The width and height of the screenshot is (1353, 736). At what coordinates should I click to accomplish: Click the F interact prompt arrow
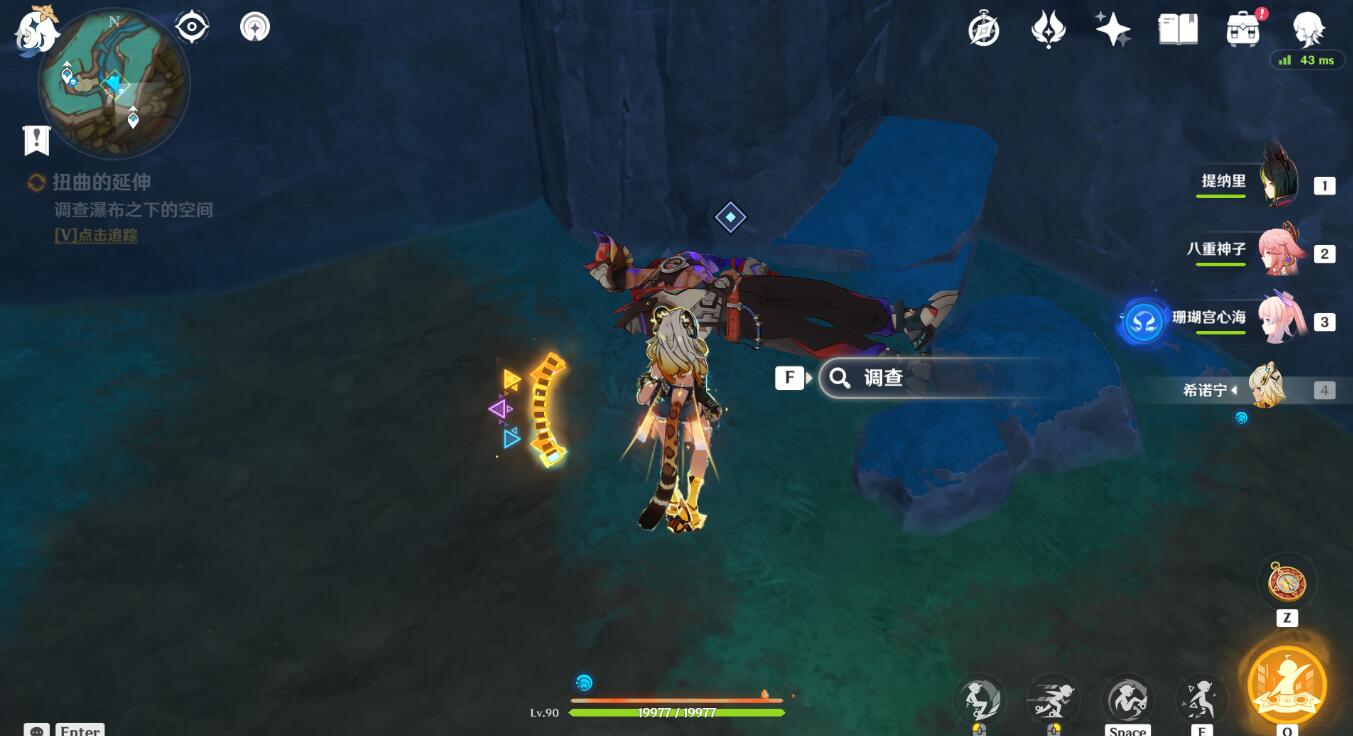point(808,378)
